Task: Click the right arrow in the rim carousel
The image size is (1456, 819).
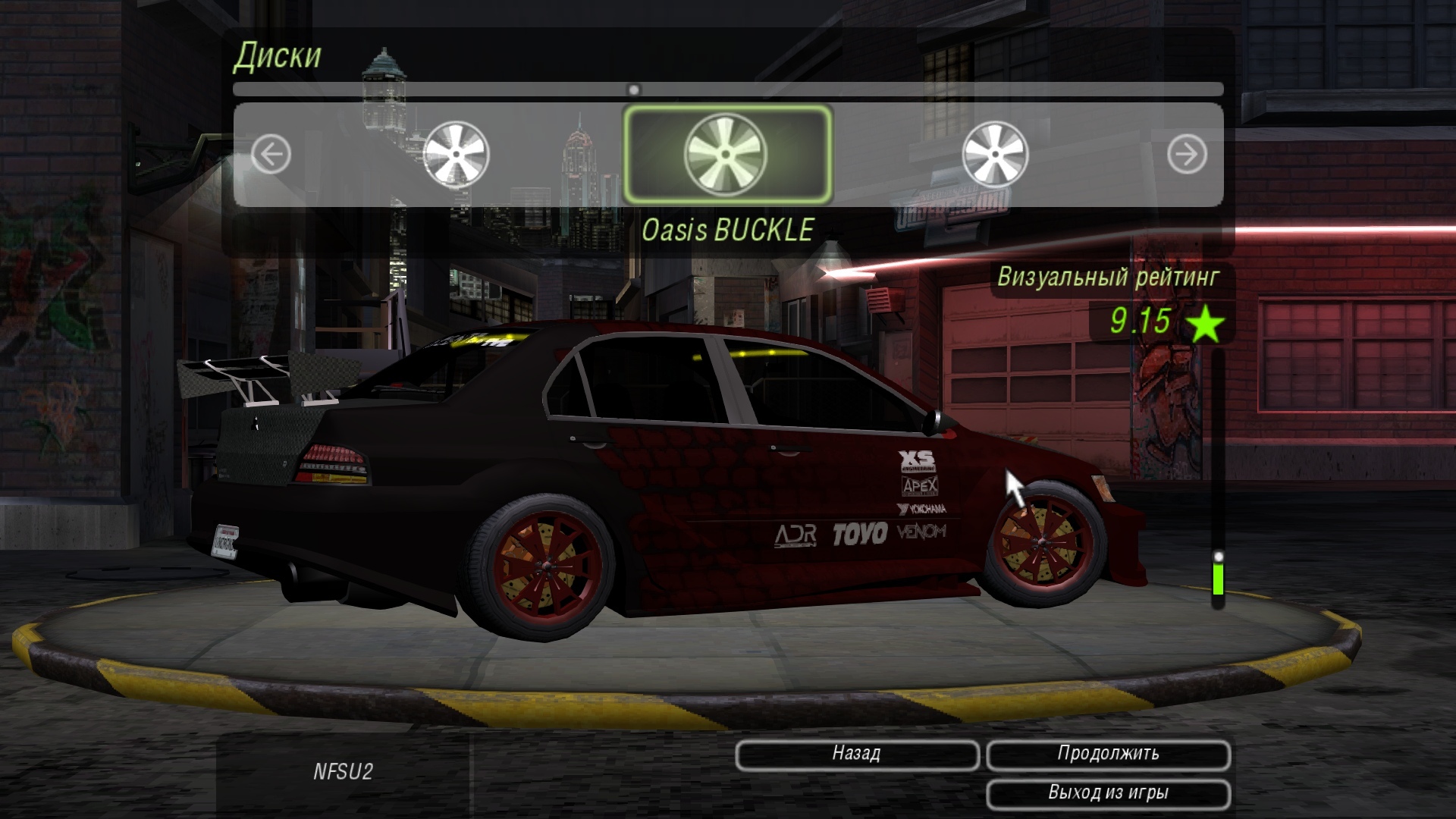Action: (x=1187, y=155)
